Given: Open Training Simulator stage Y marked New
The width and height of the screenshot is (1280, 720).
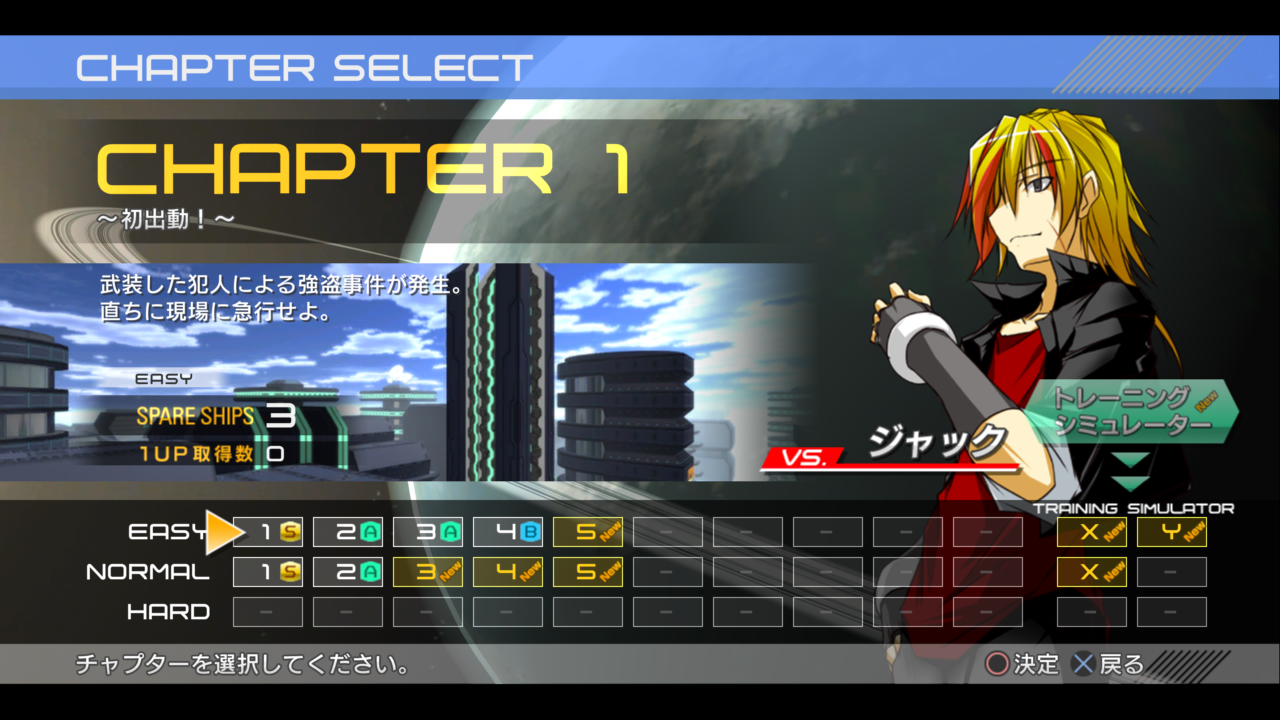Looking at the screenshot, I should [1171, 532].
